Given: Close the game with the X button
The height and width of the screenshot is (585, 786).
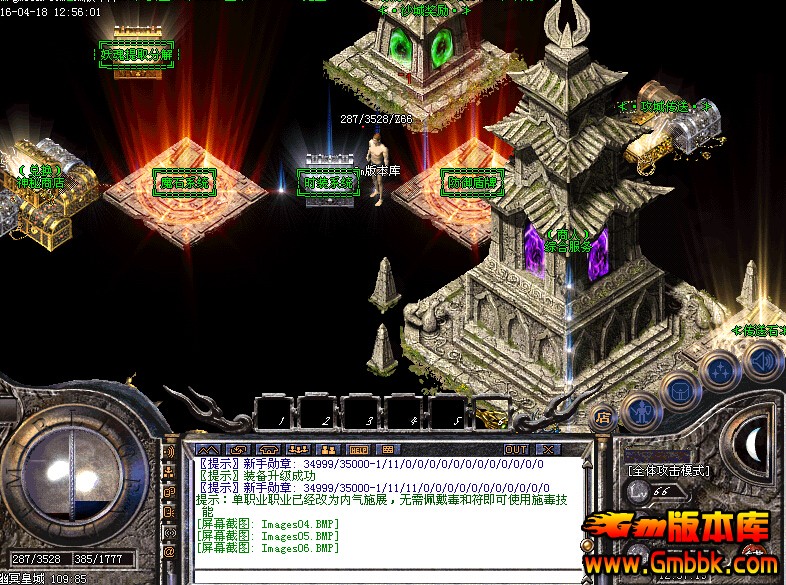Looking at the screenshot, I should (546, 449).
